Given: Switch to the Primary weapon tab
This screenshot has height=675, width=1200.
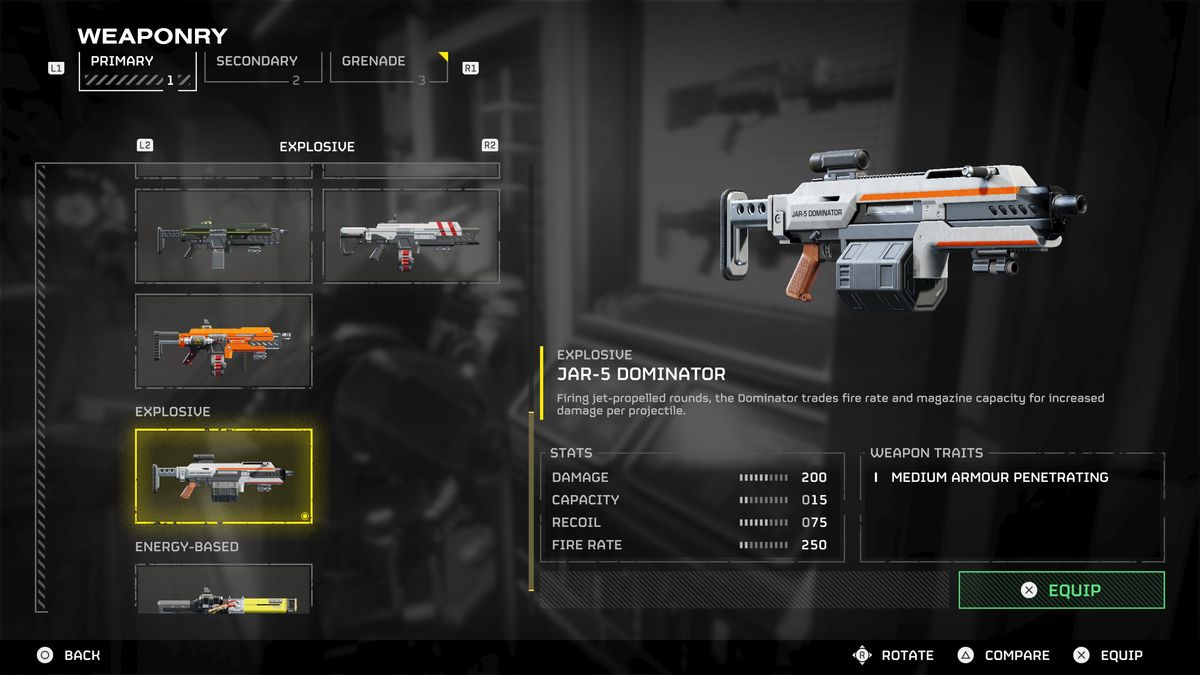Looking at the screenshot, I should 137,69.
